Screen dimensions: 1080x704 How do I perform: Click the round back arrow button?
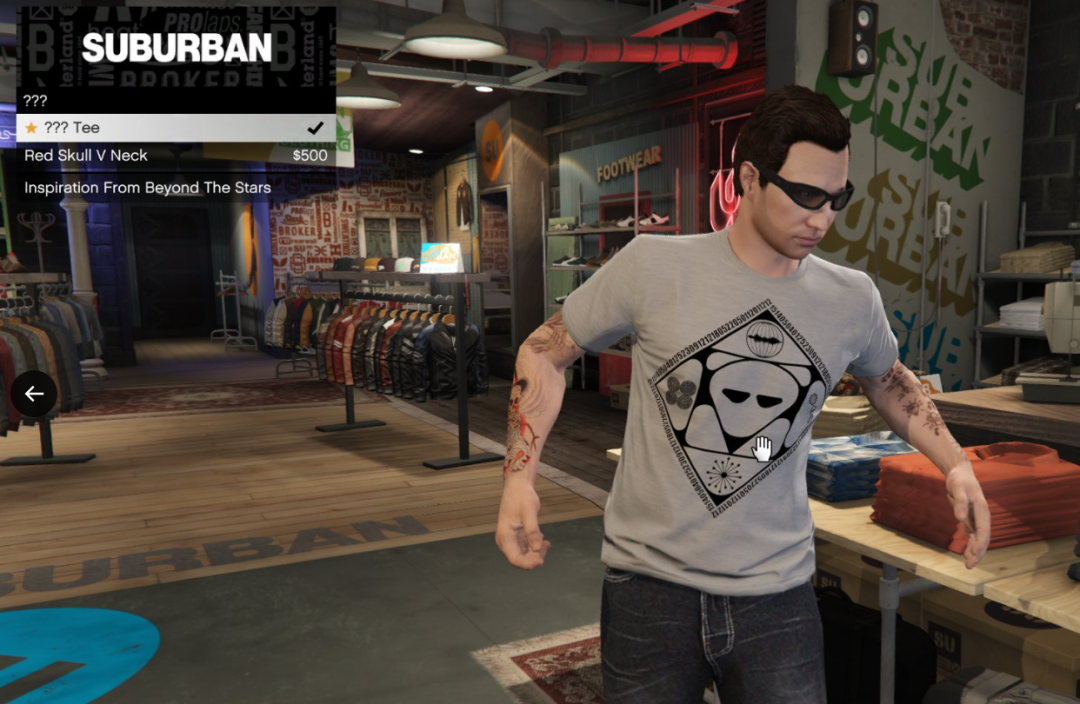click(35, 394)
